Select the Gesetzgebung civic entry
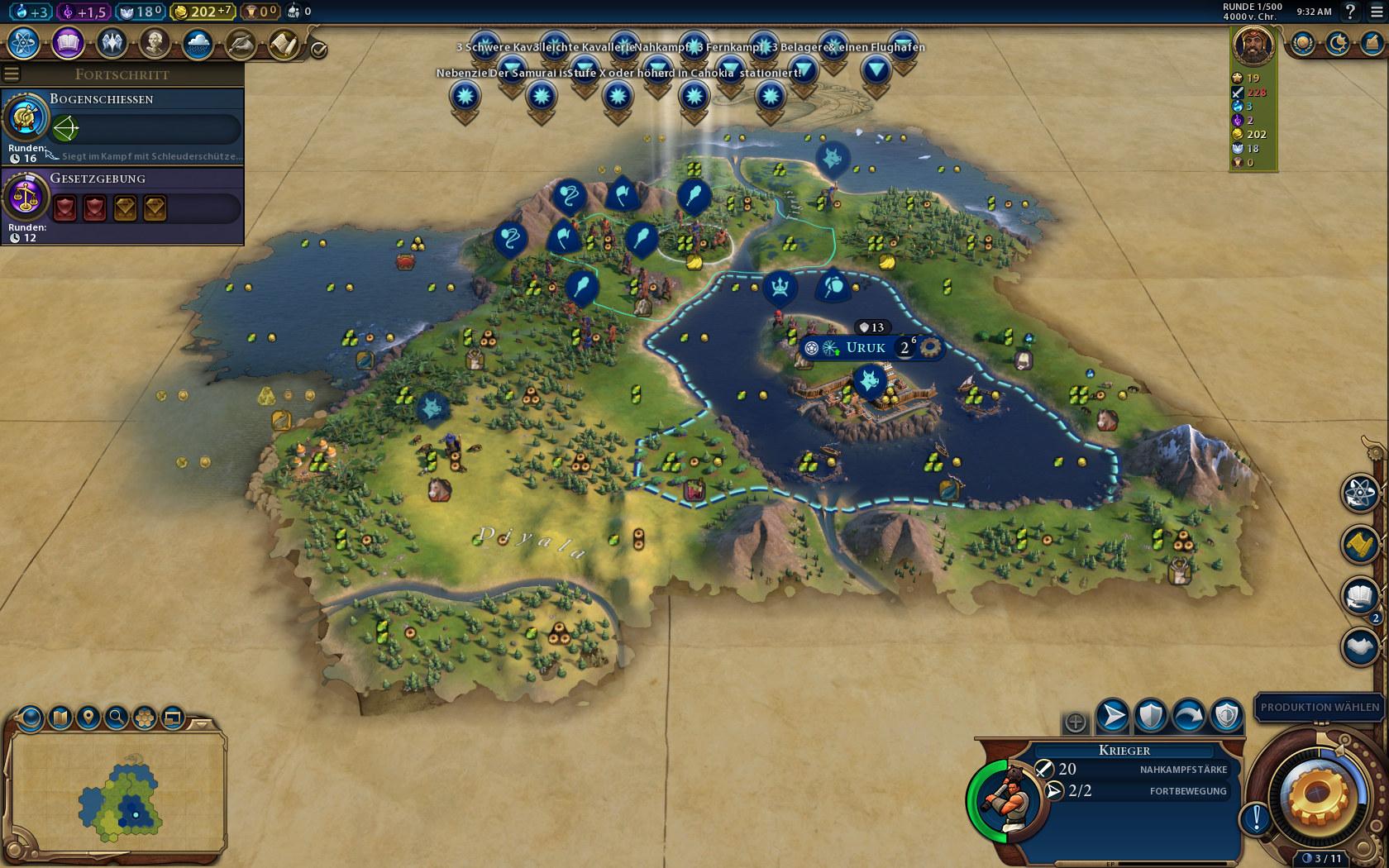The width and height of the screenshot is (1389, 868). click(122, 205)
